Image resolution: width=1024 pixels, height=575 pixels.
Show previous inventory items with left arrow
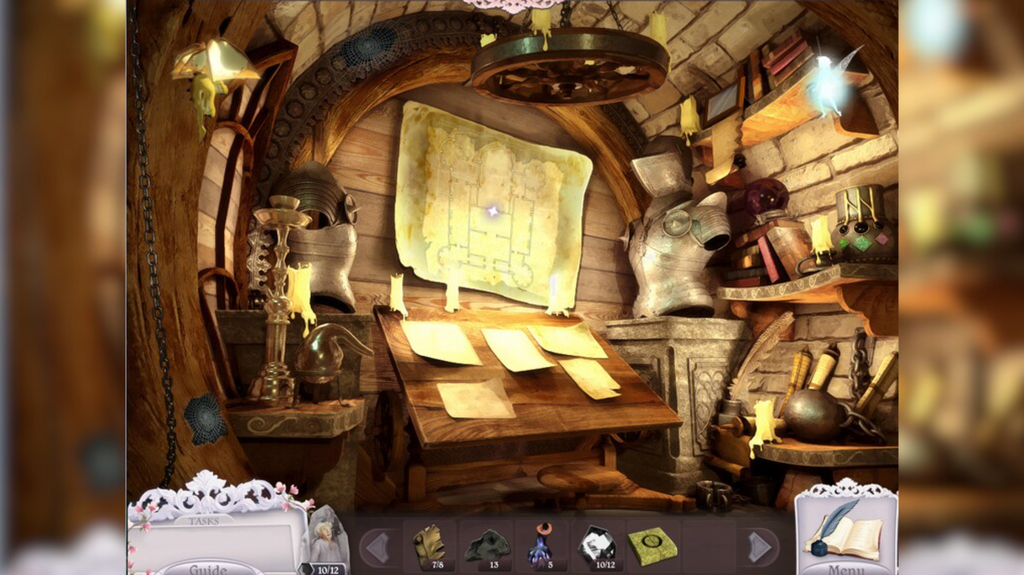[x=375, y=547]
